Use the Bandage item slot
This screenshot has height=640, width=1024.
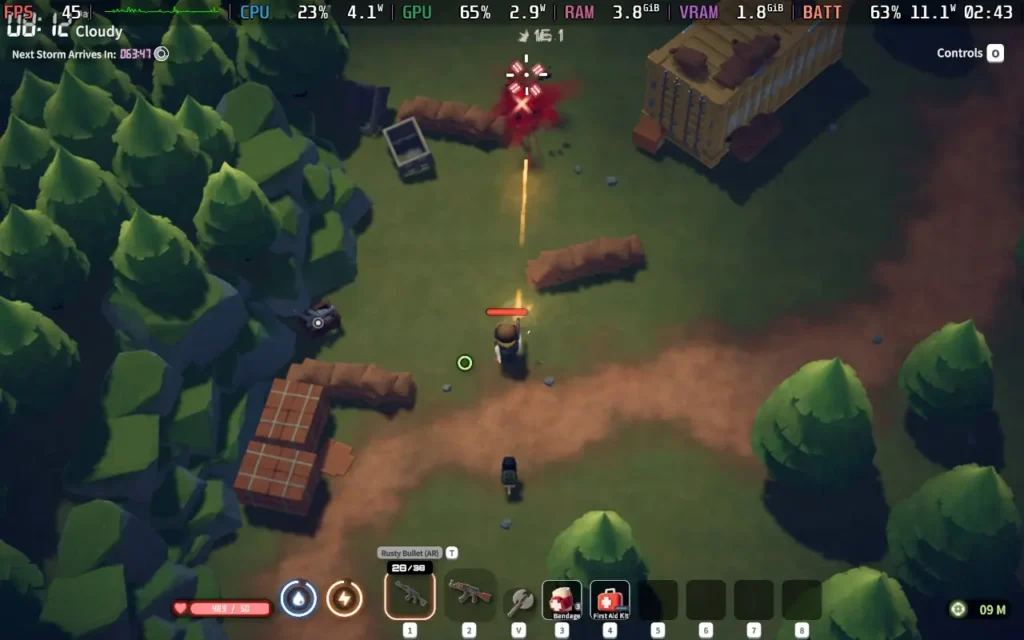pyautogui.click(x=562, y=600)
